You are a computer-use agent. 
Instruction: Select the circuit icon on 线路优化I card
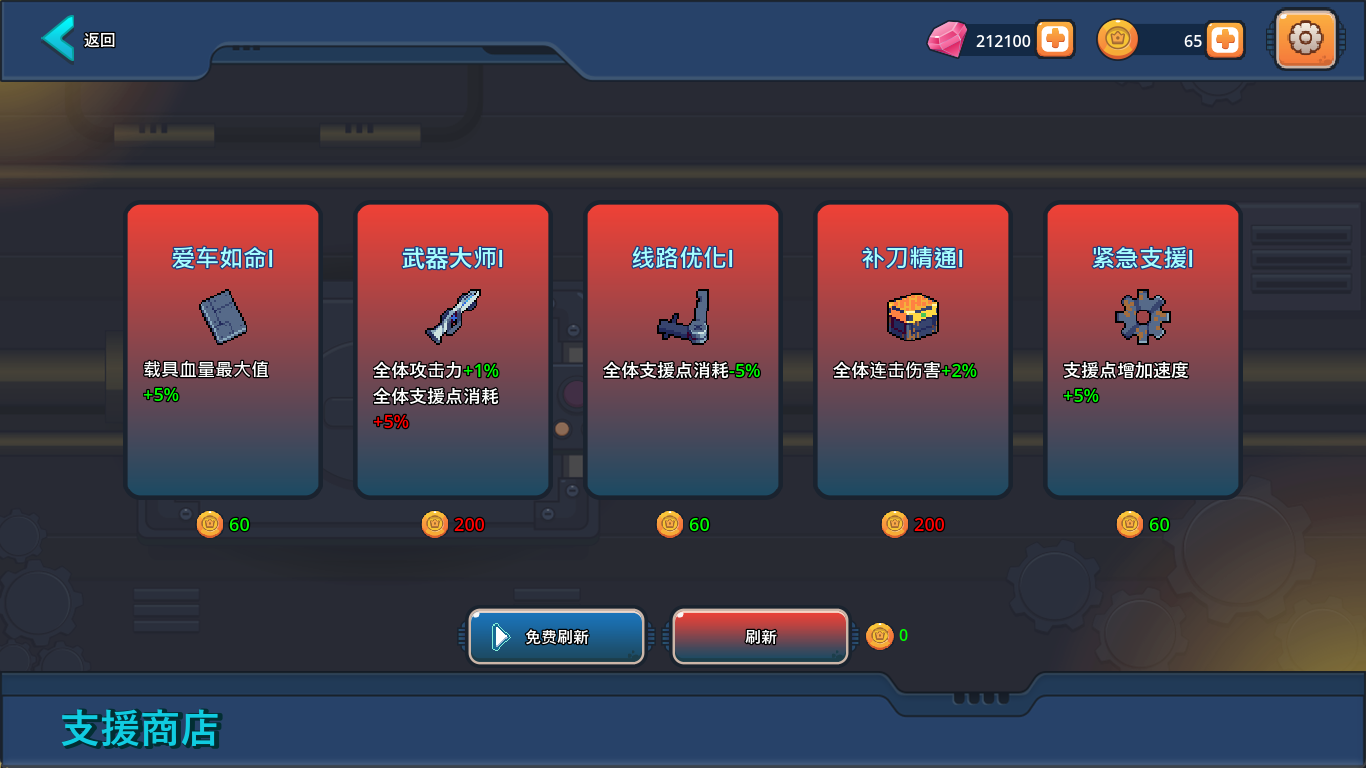click(x=682, y=318)
